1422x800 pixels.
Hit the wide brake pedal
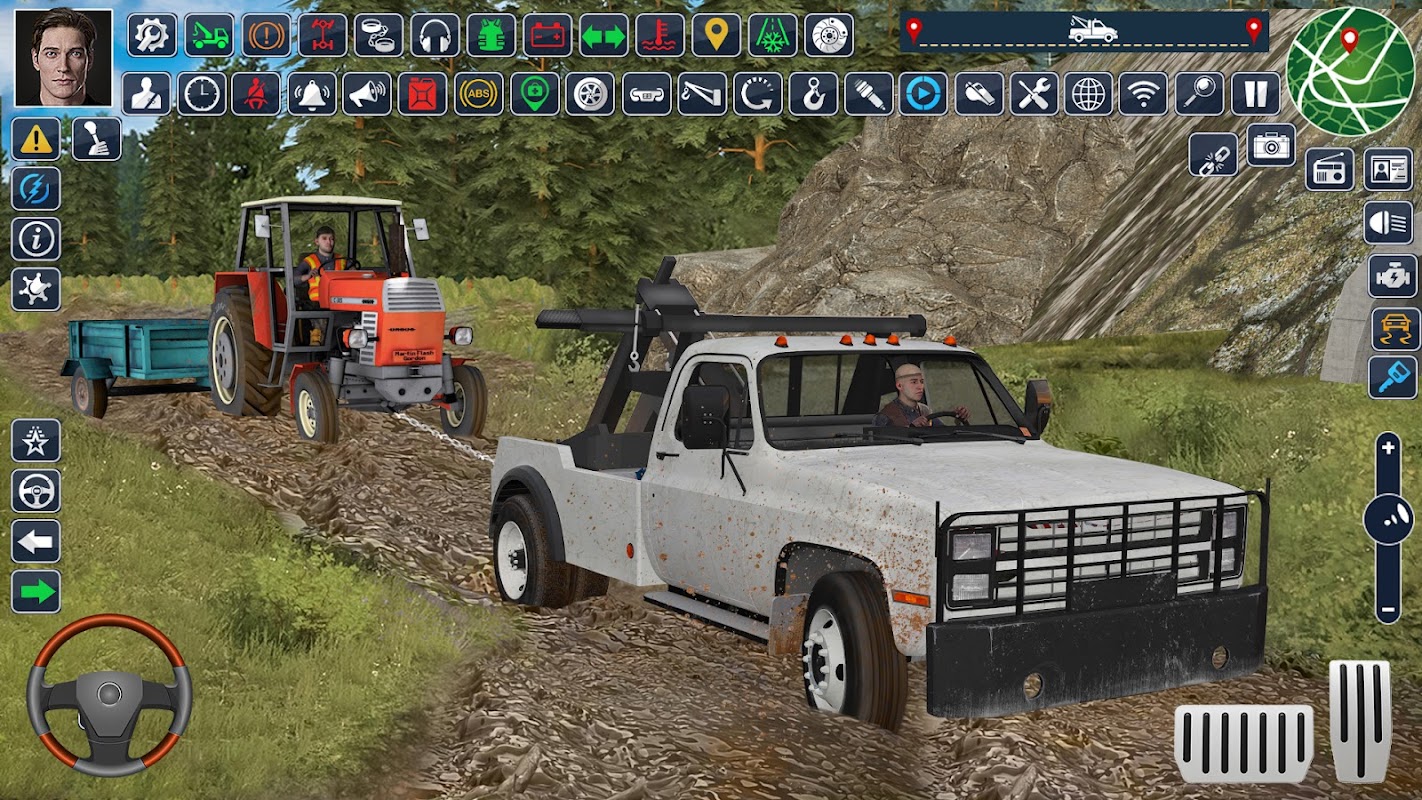point(1244,744)
